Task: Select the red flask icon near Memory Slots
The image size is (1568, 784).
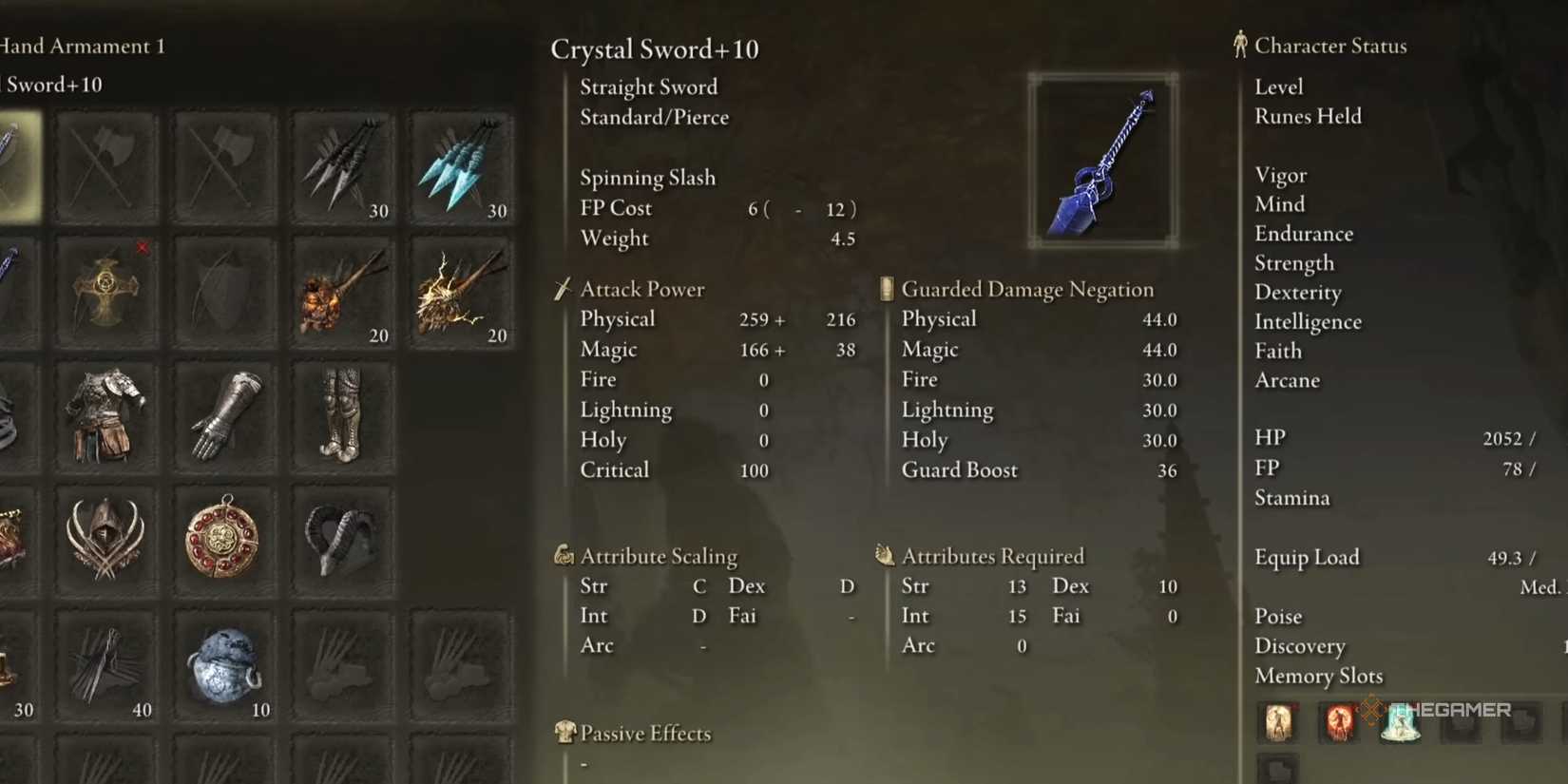Action: [1339, 722]
